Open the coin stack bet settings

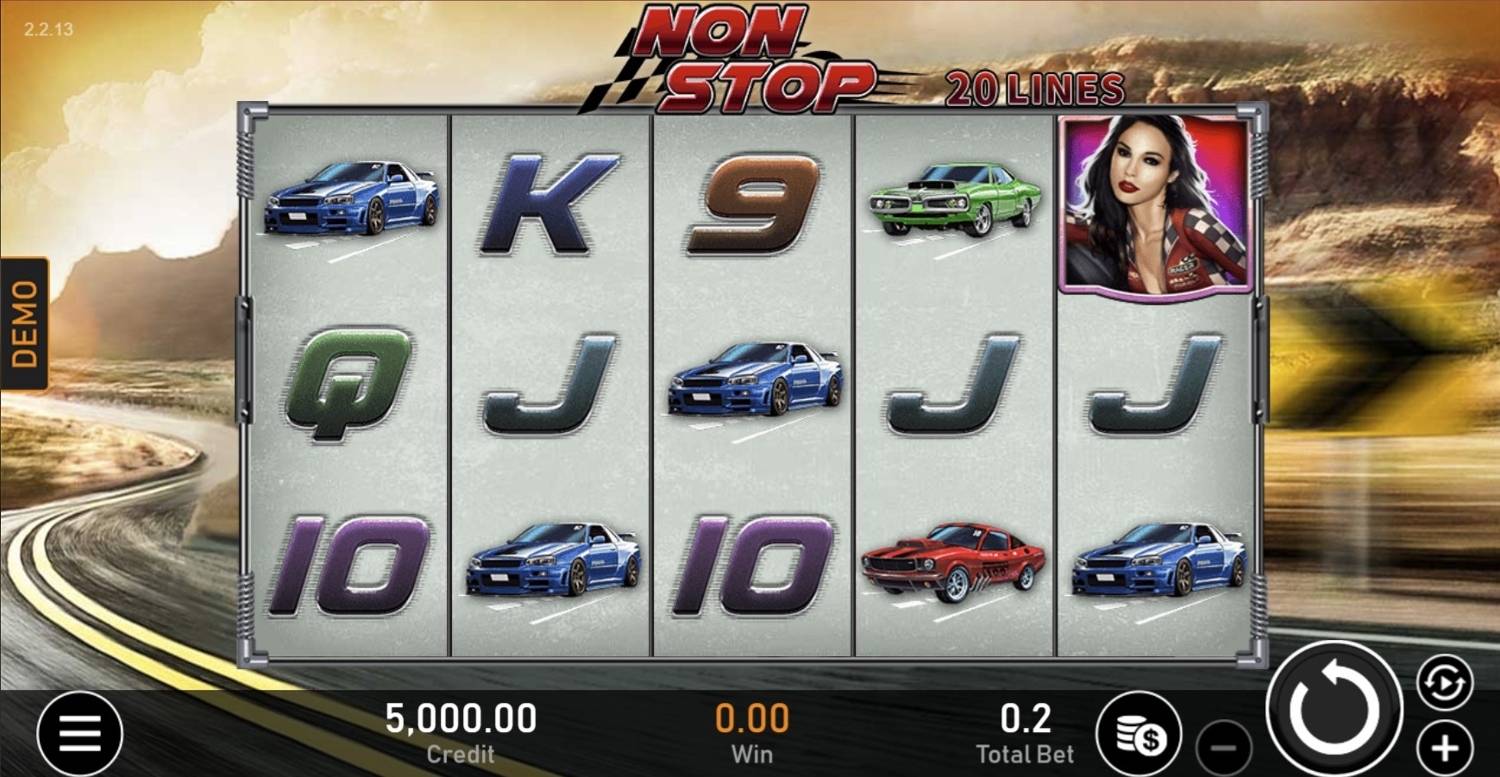click(x=1139, y=734)
